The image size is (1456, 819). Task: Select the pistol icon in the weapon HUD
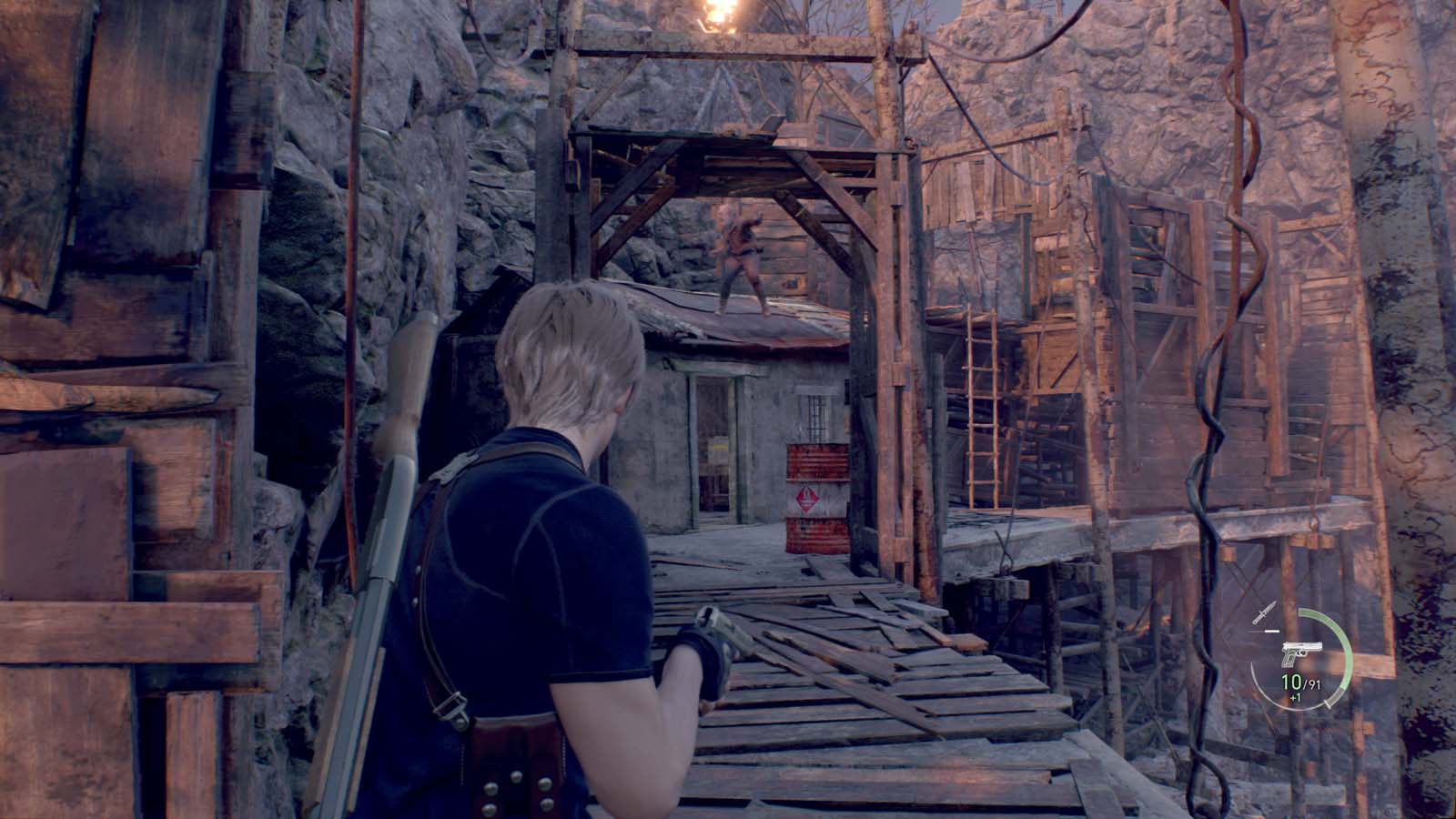coord(1302,653)
